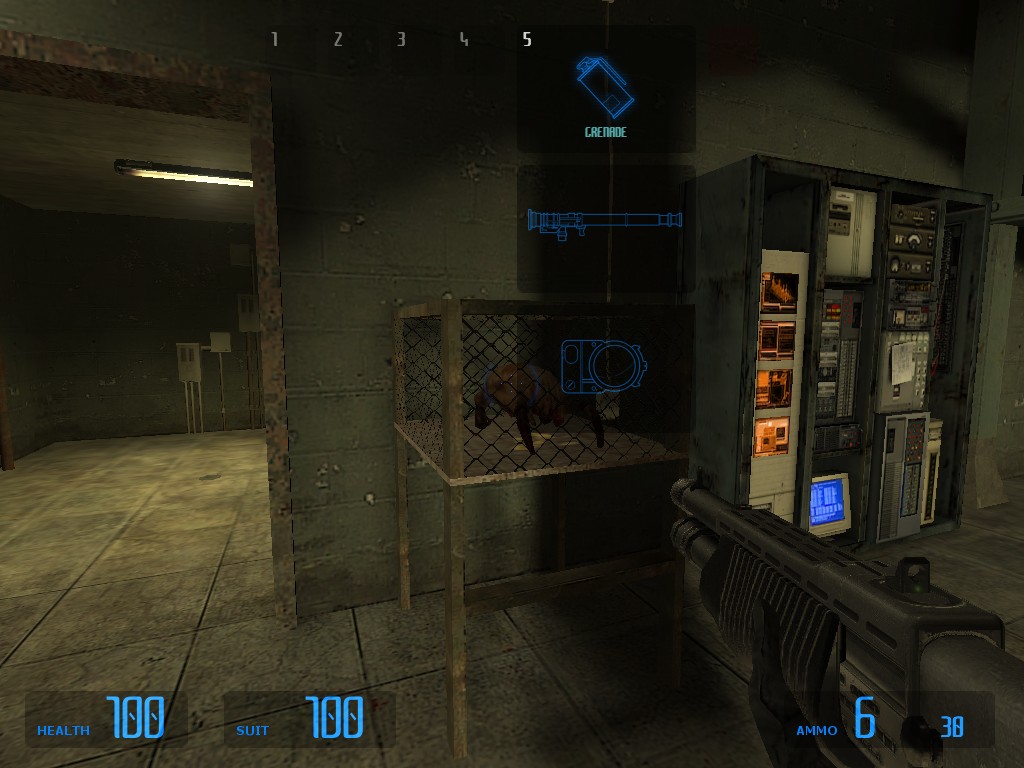Select weapon category 5
Viewport: 1024px width, 768px height.
(527, 40)
